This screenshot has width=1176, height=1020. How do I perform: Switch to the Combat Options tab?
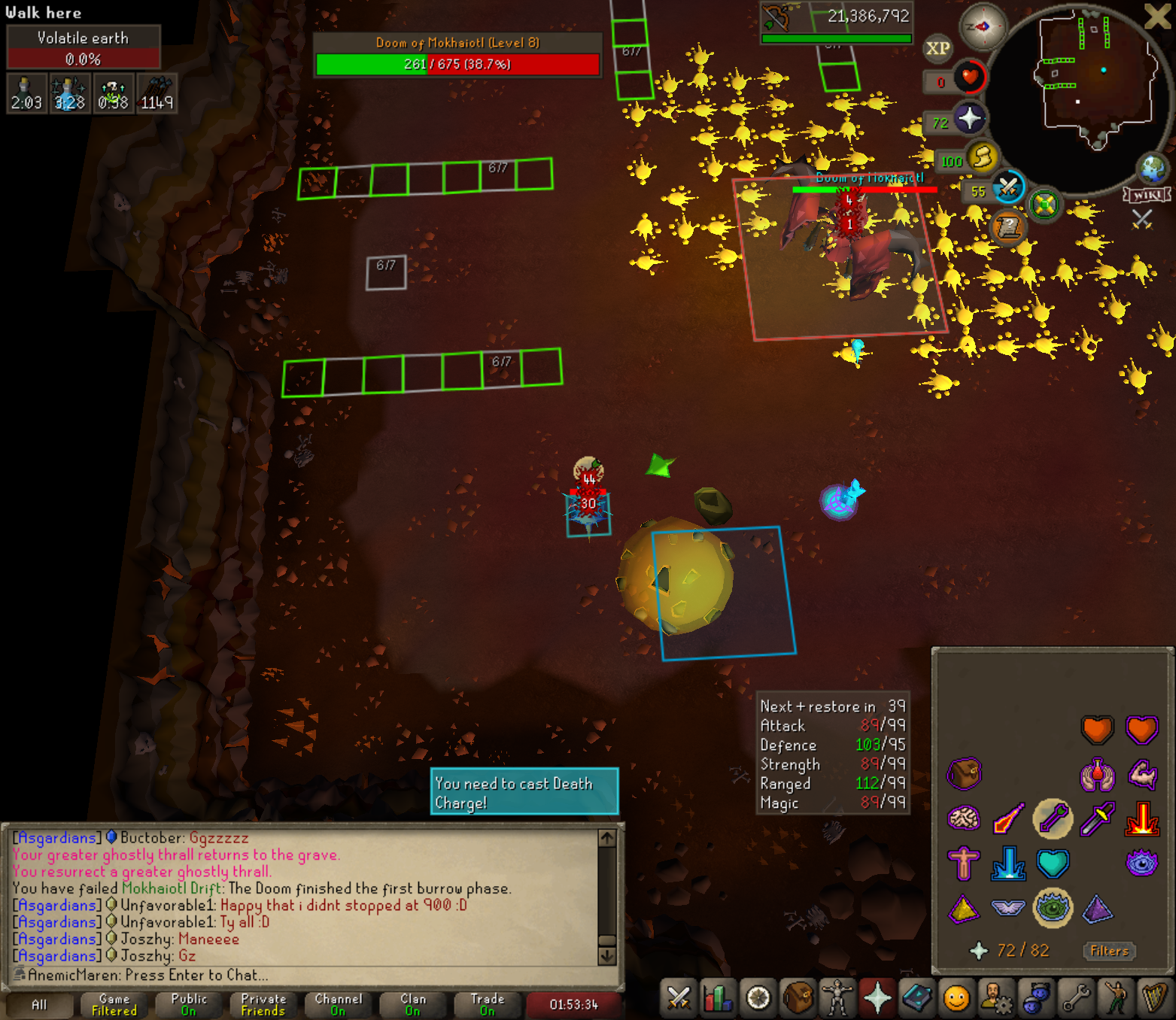click(x=679, y=999)
